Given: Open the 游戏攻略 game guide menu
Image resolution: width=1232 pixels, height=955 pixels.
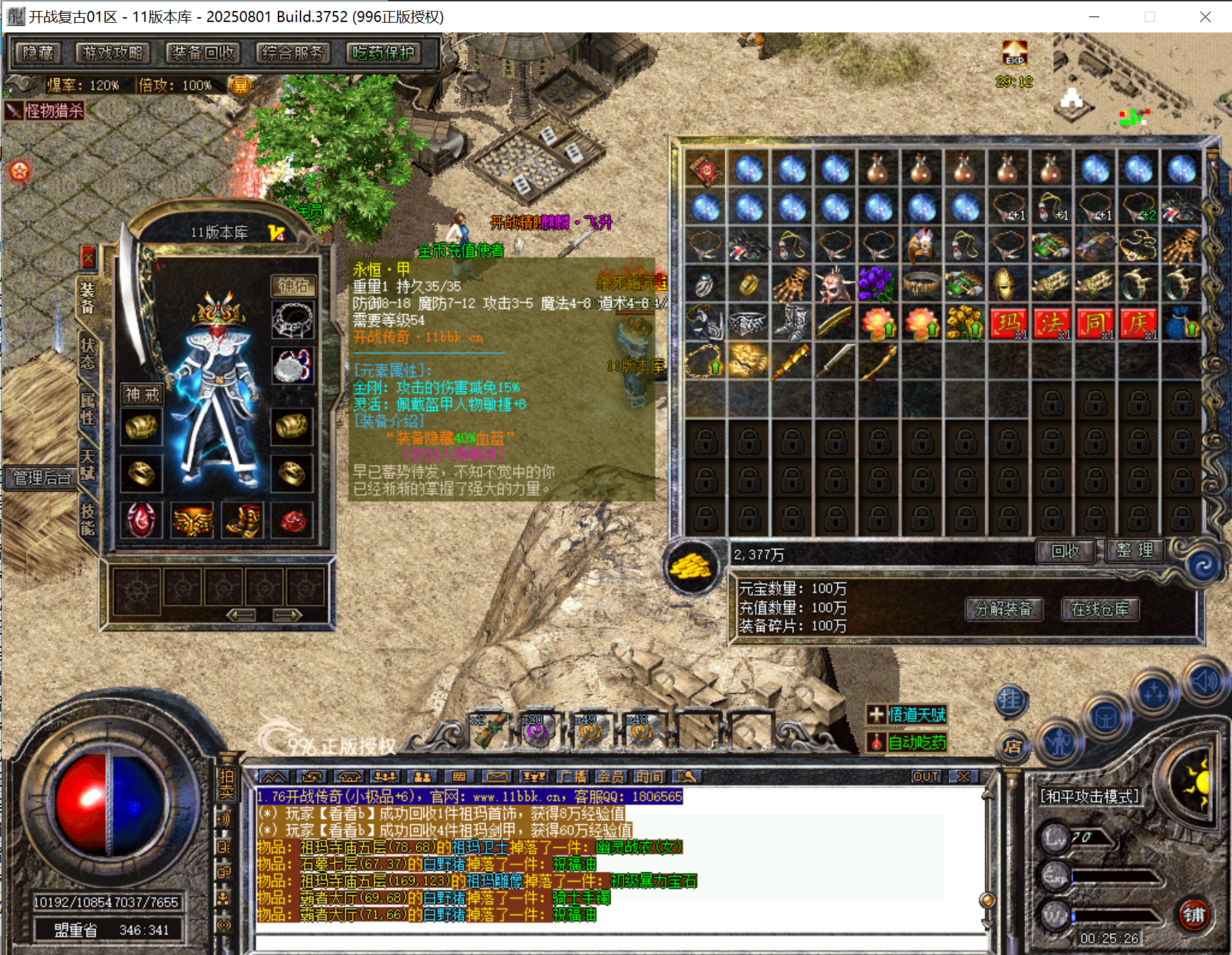Looking at the screenshot, I should coord(112,53).
